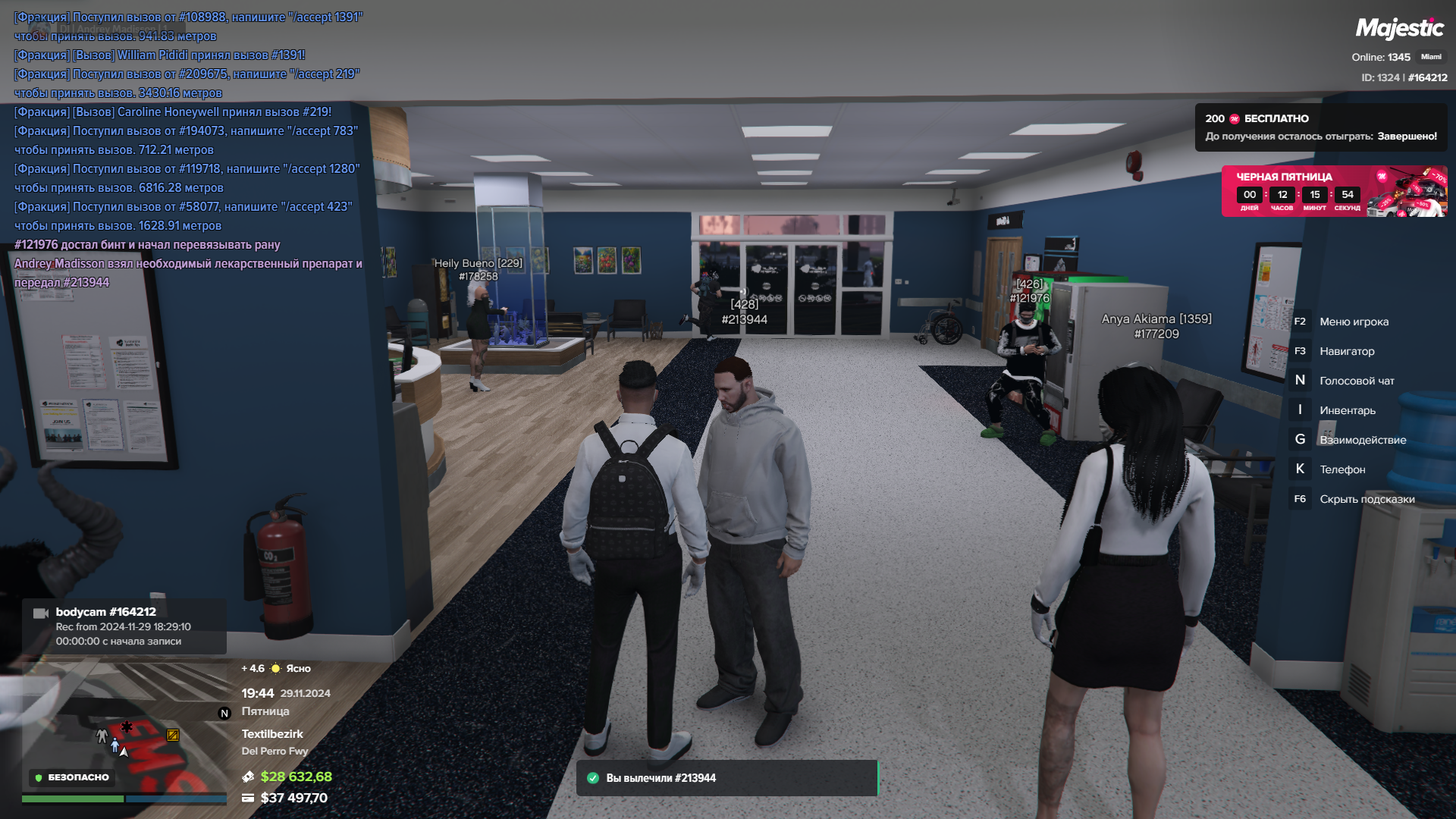This screenshot has width=1456, height=819.
Task: Click the chat message log
Action: [188, 149]
